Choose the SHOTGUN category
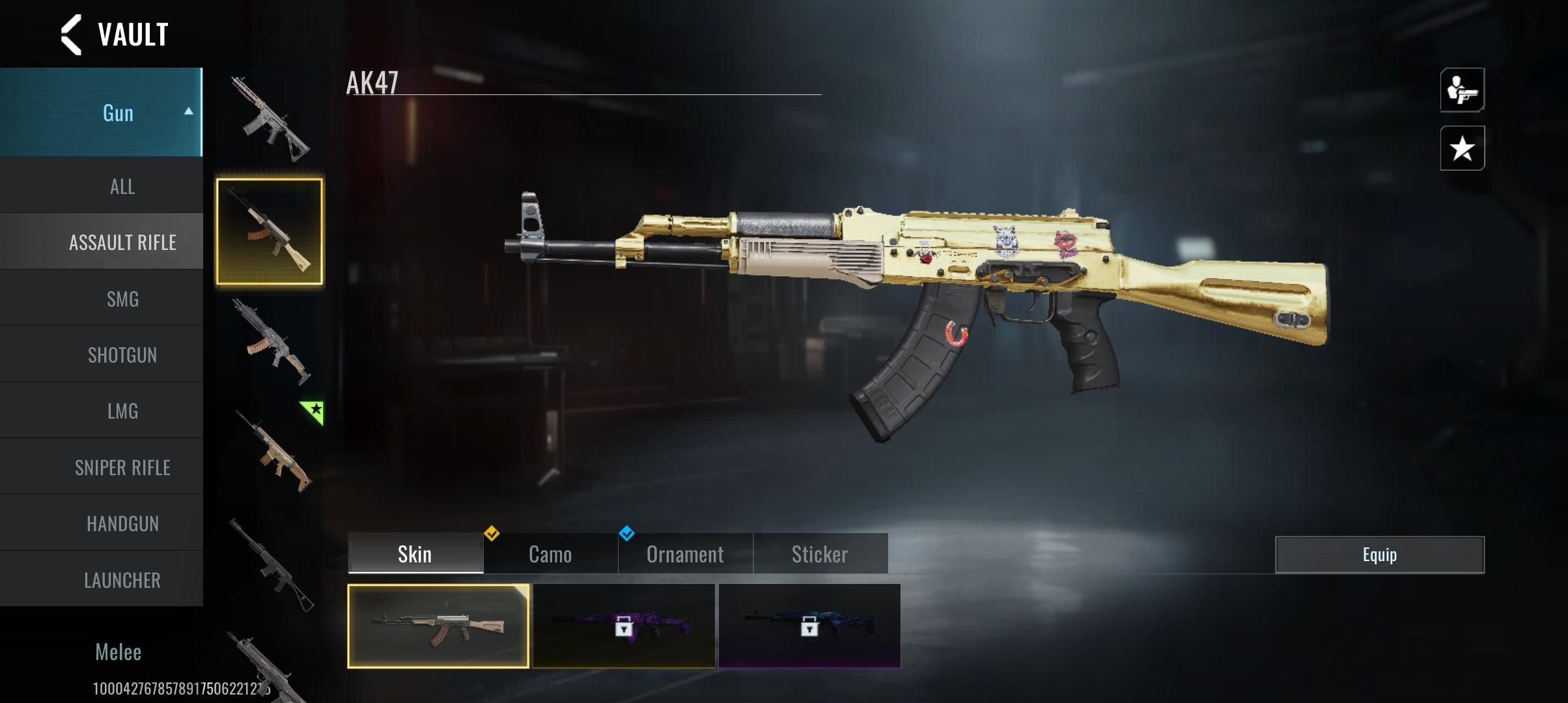This screenshot has height=703, width=1568. click(x=122, y=355)
